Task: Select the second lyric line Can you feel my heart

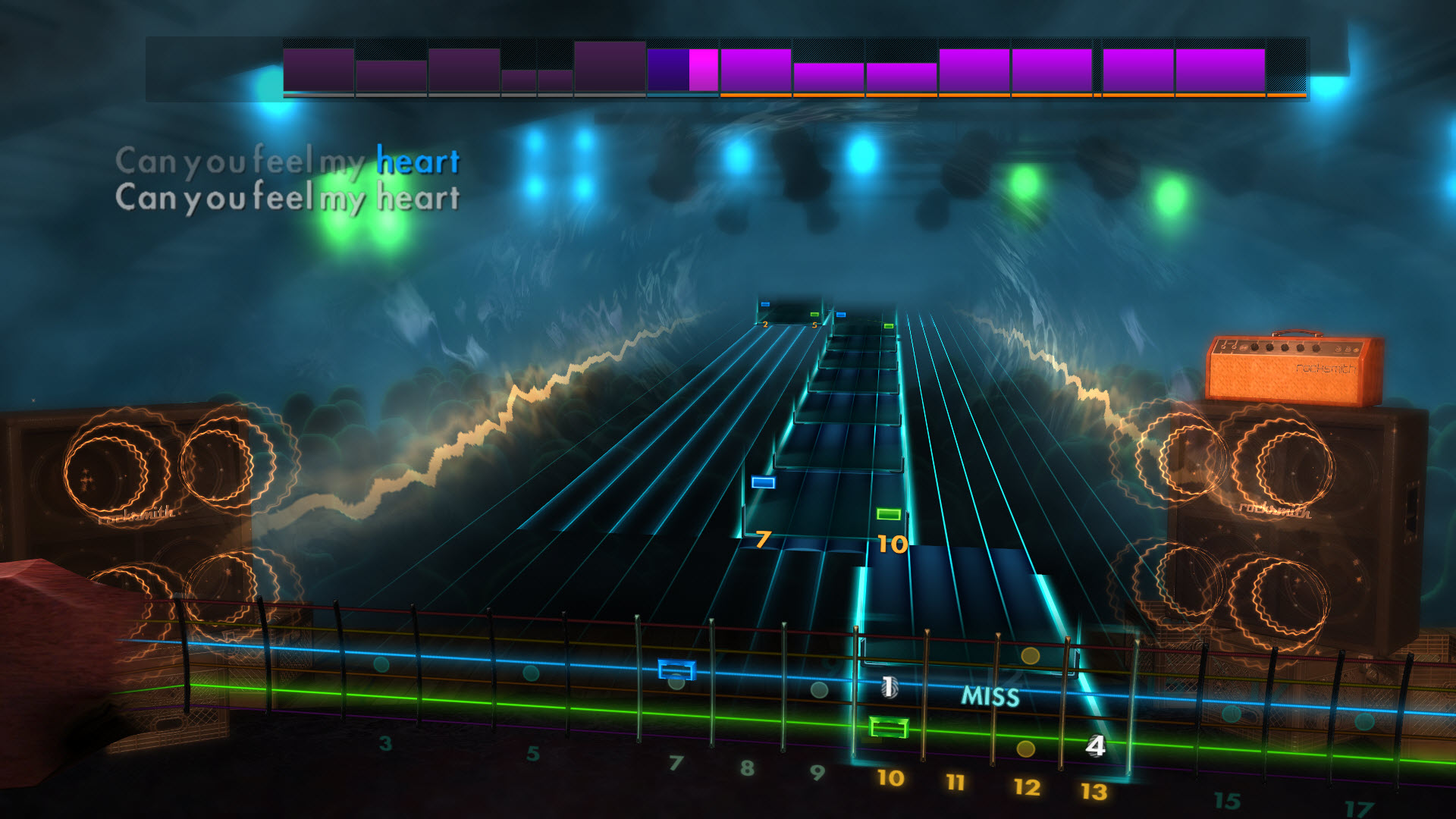Action: [288, 198]
